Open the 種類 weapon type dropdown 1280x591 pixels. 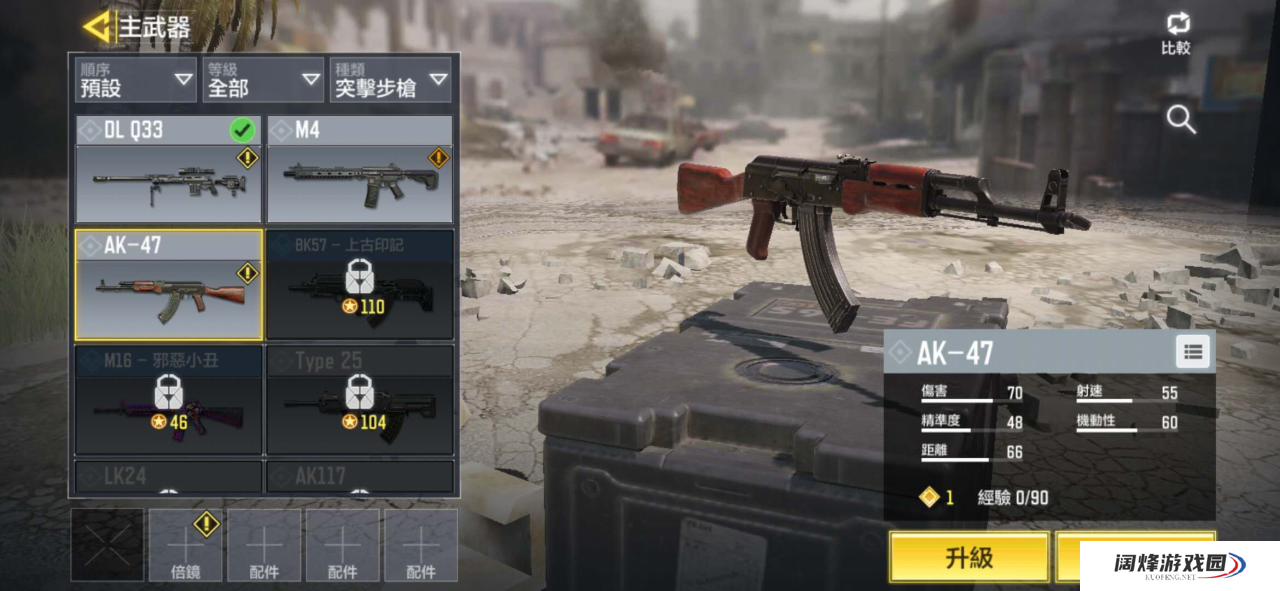coord(390,80)
